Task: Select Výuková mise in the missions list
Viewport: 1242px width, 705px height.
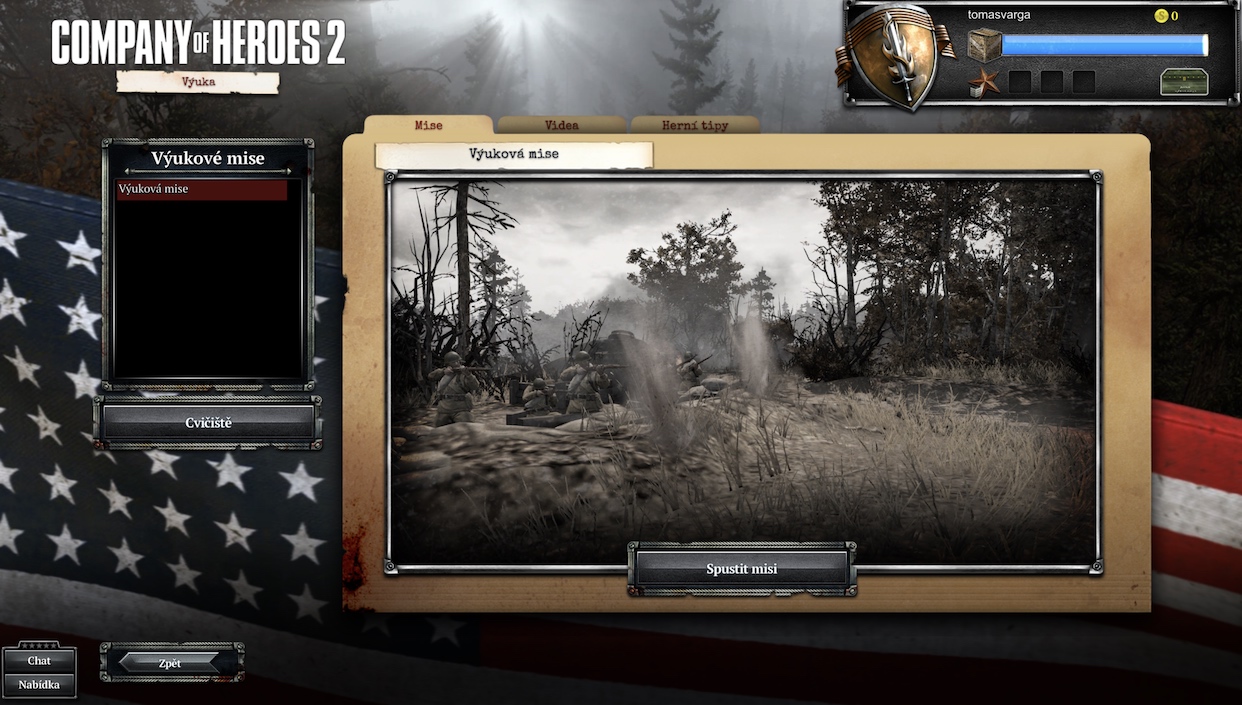Action: tap(201, 189)
